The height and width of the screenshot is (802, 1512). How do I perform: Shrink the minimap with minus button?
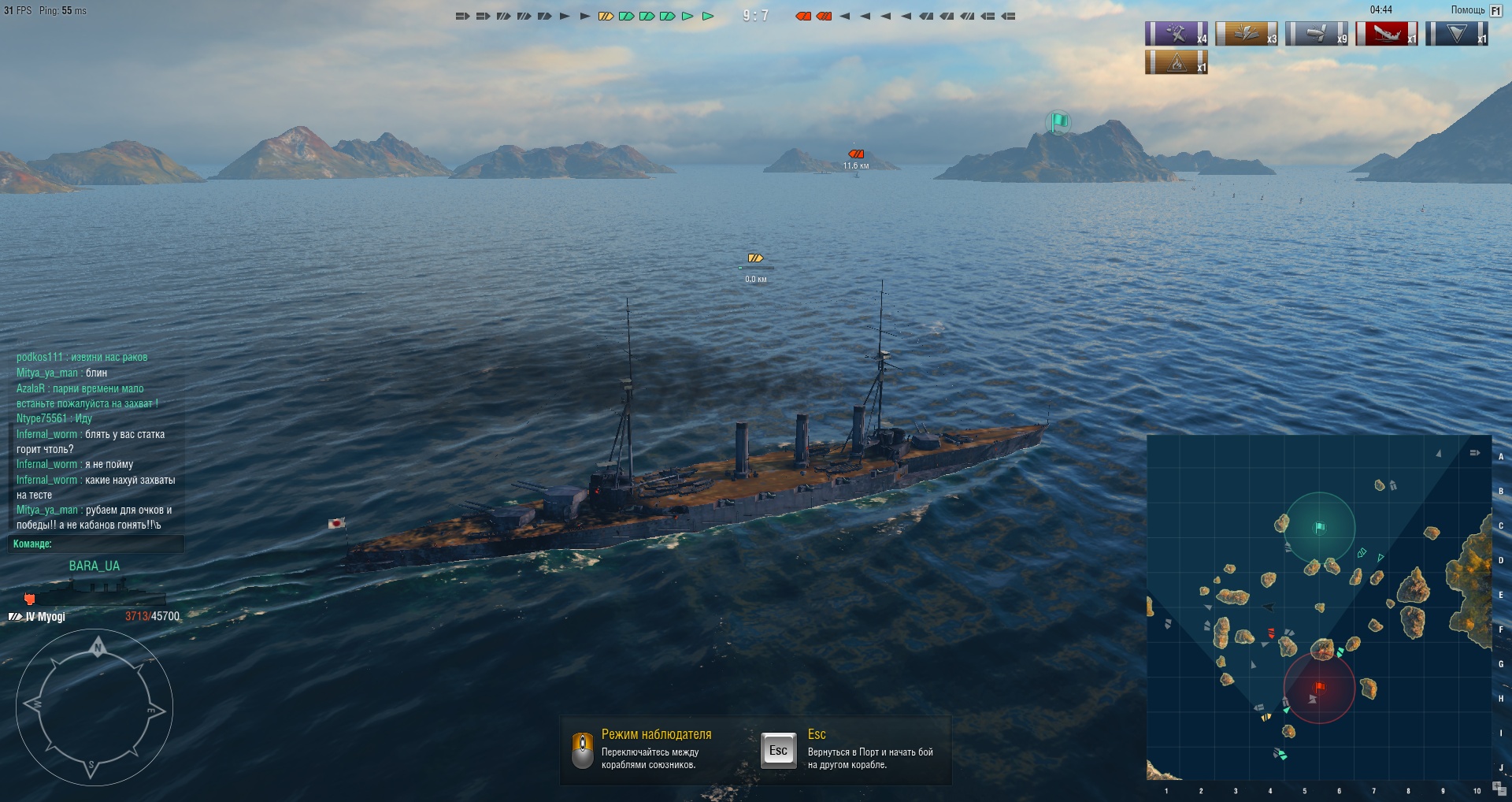tap(1503, 793)
